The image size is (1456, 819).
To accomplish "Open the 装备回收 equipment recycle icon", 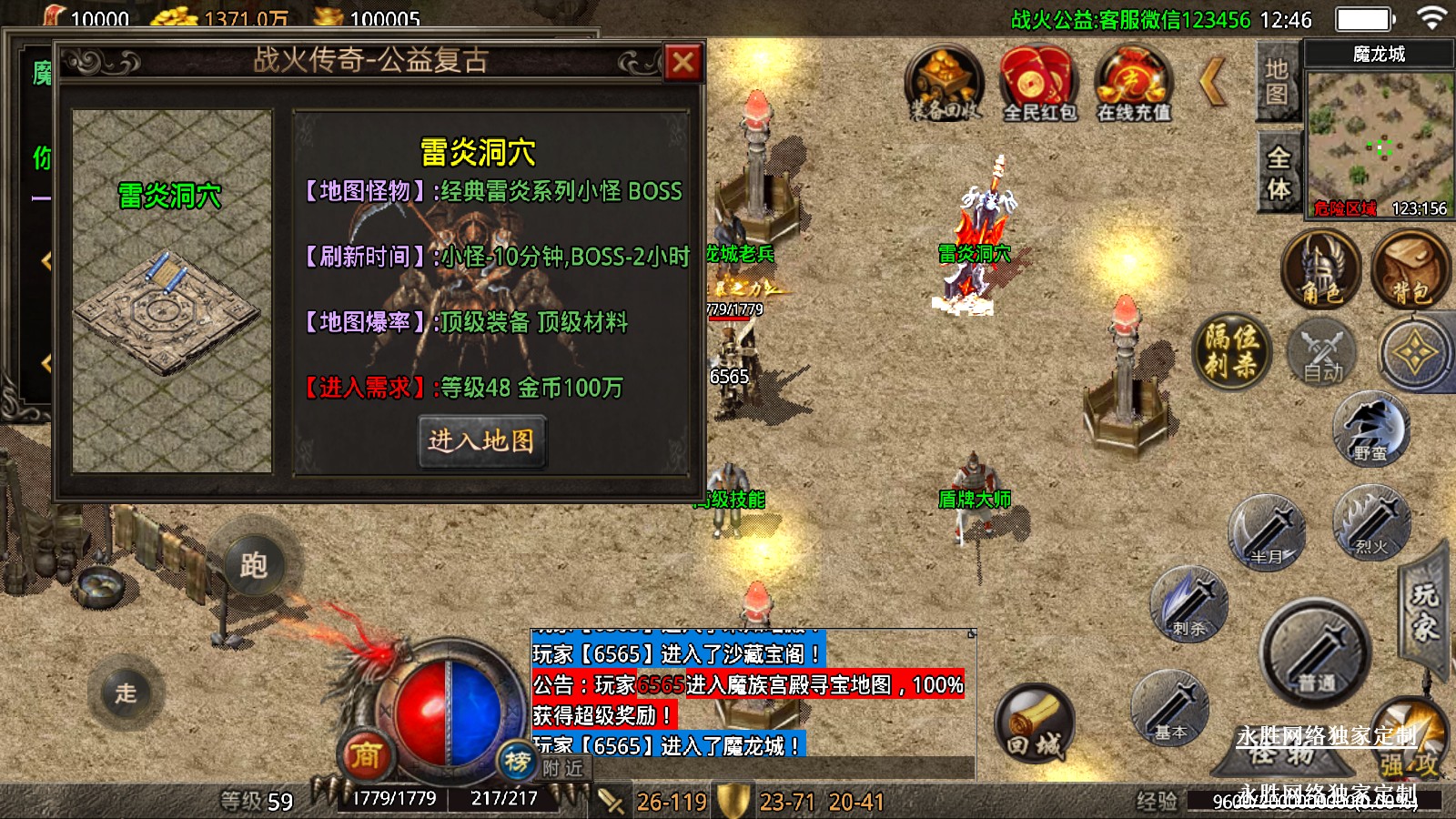I will 945,84.
